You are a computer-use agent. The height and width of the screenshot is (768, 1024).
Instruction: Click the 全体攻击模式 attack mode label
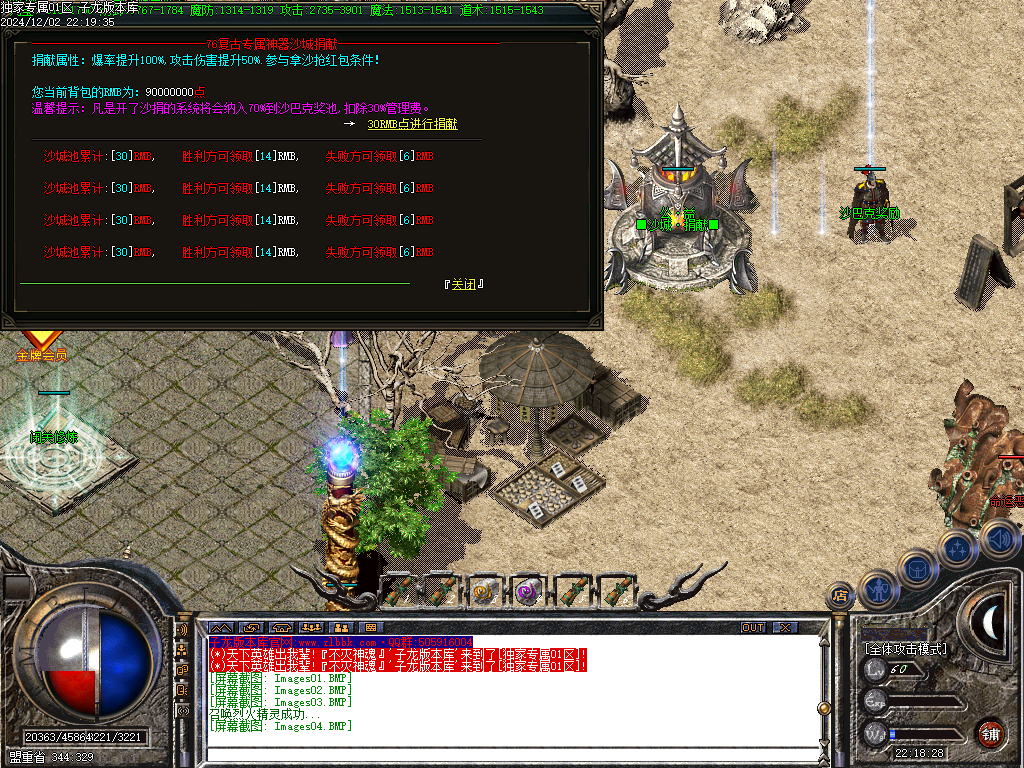(906, 649)
